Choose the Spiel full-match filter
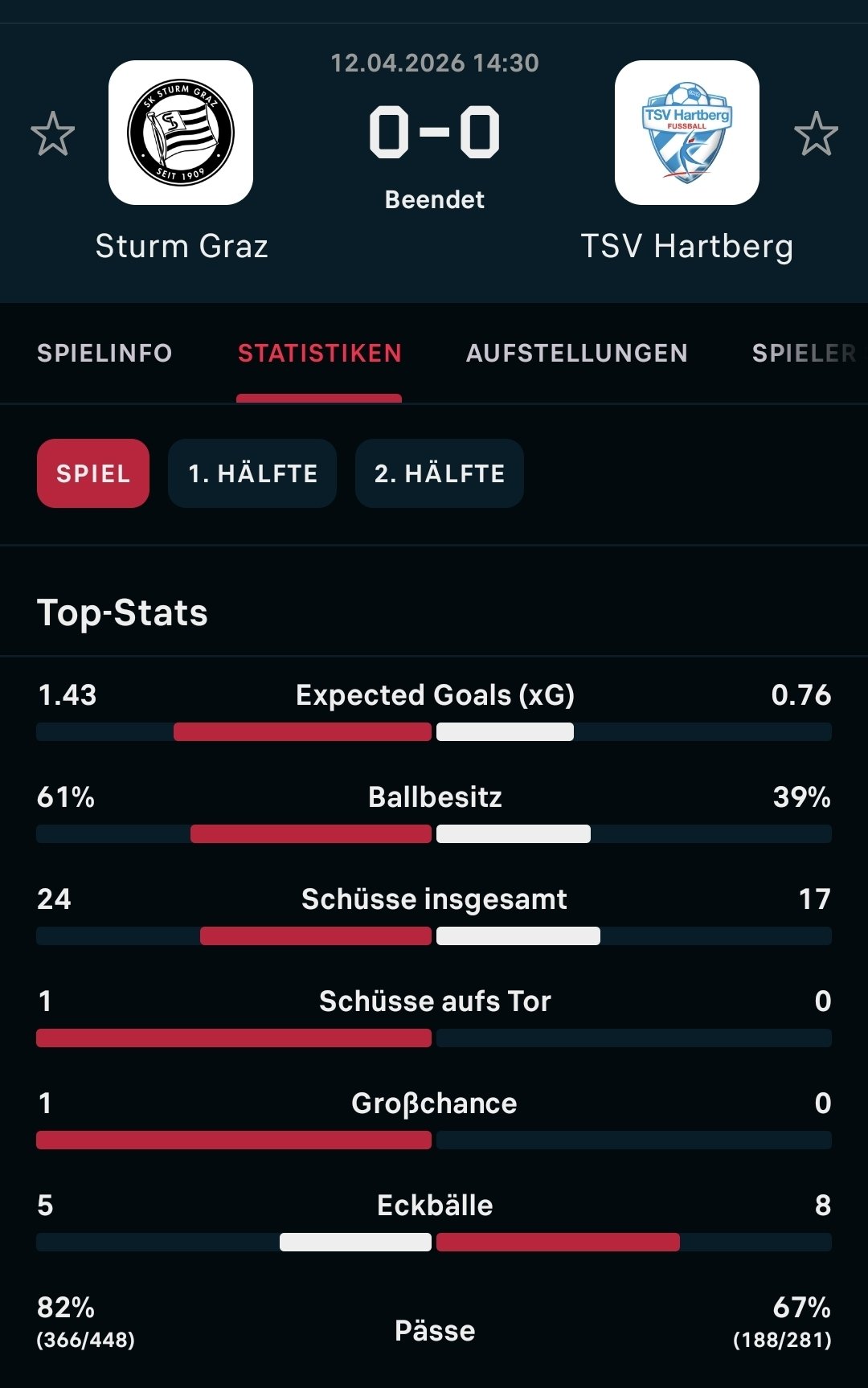 point(93,473)
